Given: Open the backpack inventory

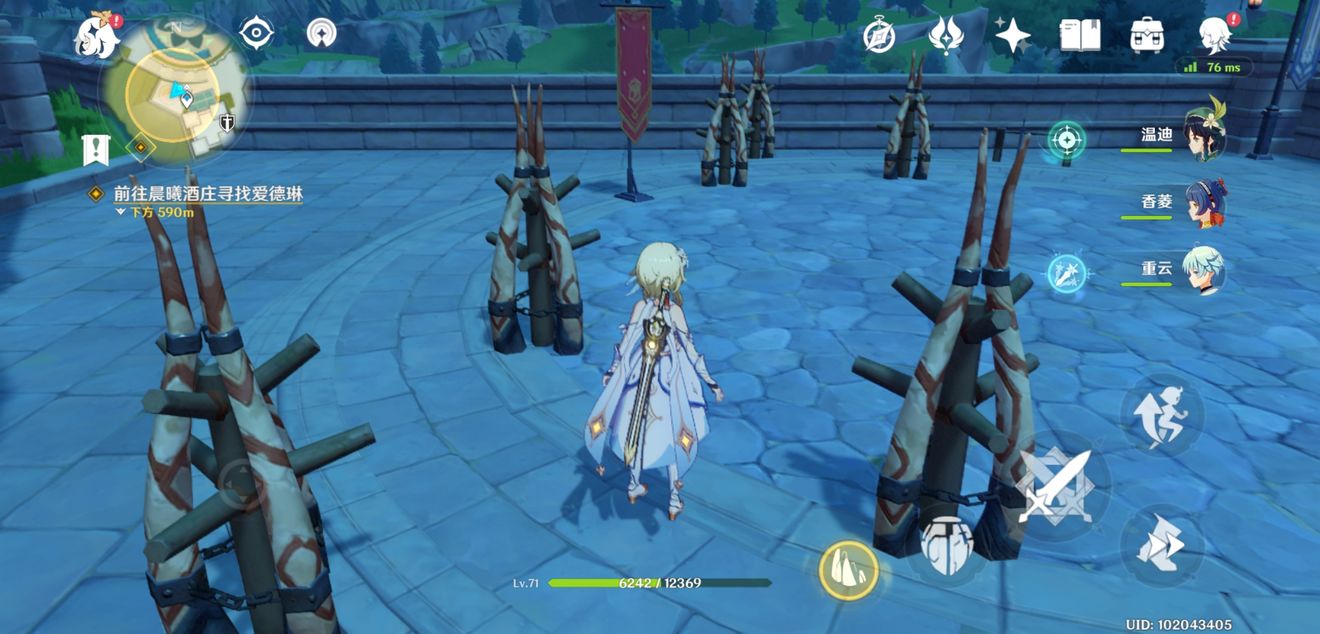Looking at the screenshot, I should coord(1147,36).
